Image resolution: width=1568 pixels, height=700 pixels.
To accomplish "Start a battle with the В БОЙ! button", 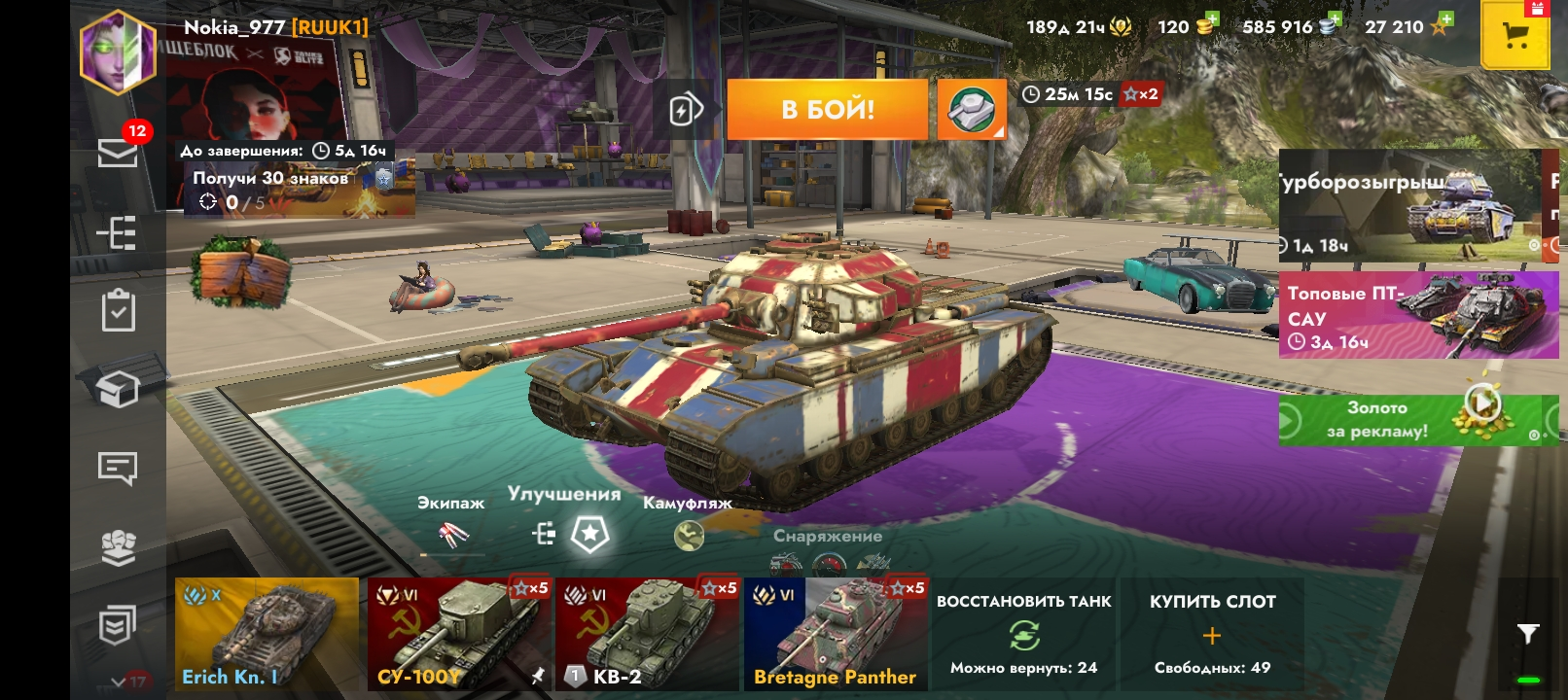I will click(x=827, y=109).
